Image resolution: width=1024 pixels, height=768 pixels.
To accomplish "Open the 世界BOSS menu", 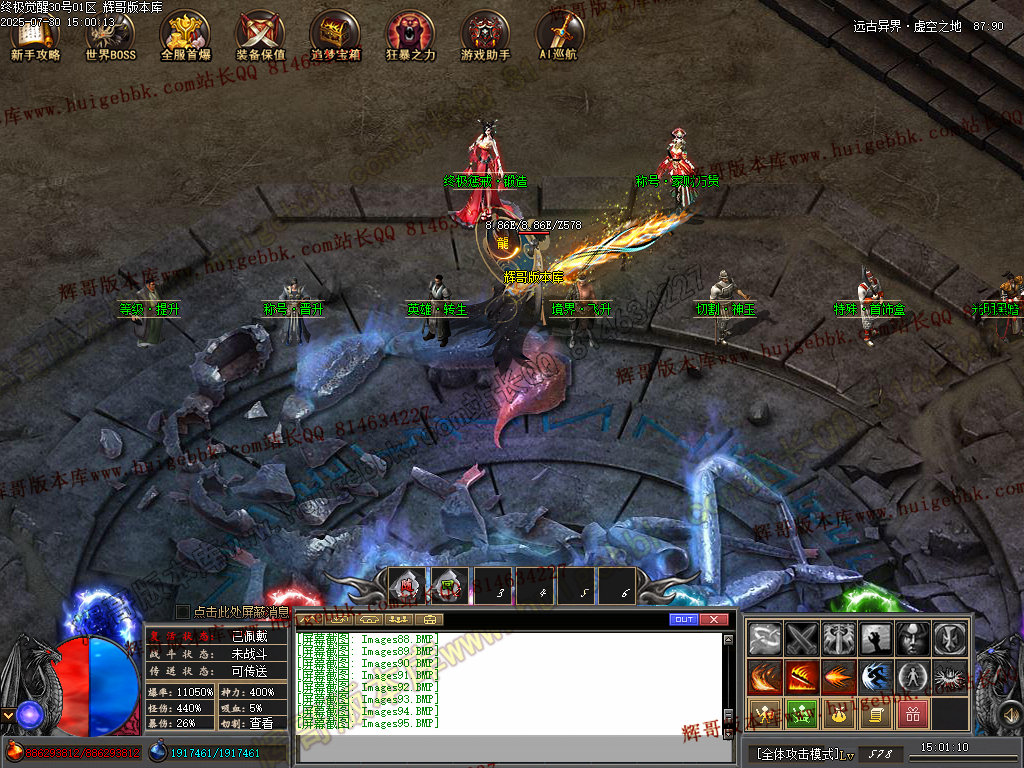I will pos(110,36).
